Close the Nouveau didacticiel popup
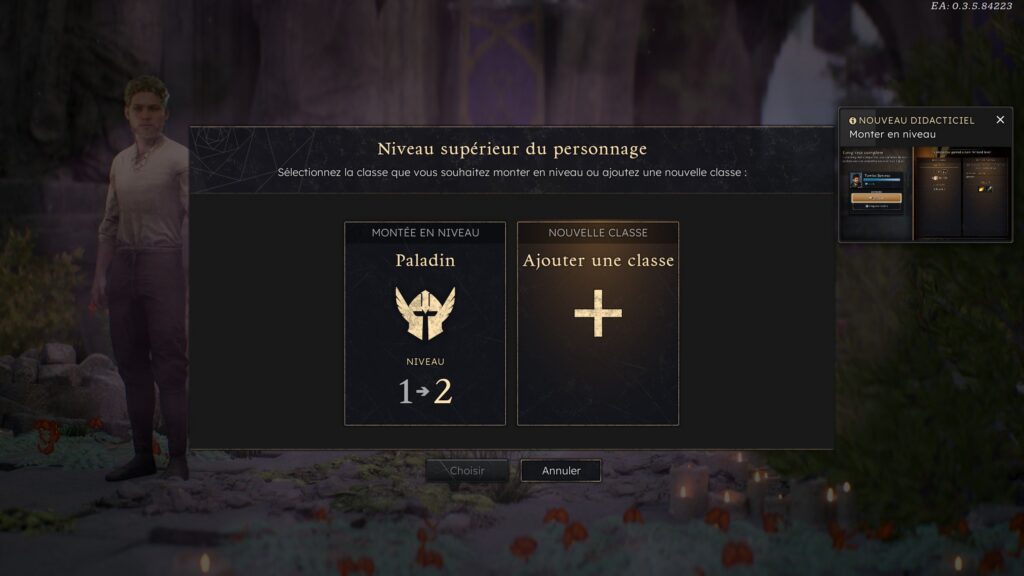Screen dimensions: 1024x576 1000,120
